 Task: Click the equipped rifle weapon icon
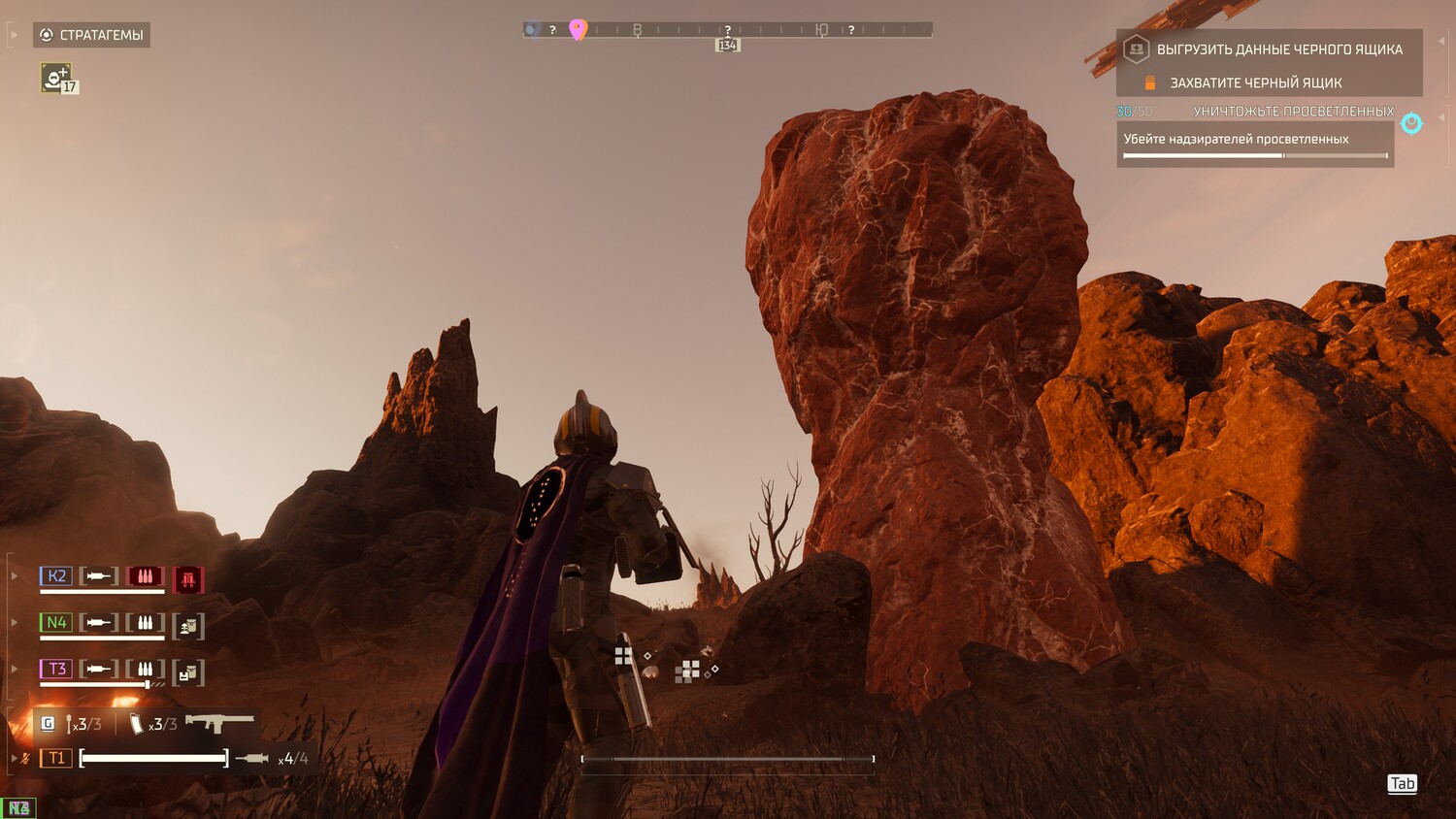pos(219,722)
